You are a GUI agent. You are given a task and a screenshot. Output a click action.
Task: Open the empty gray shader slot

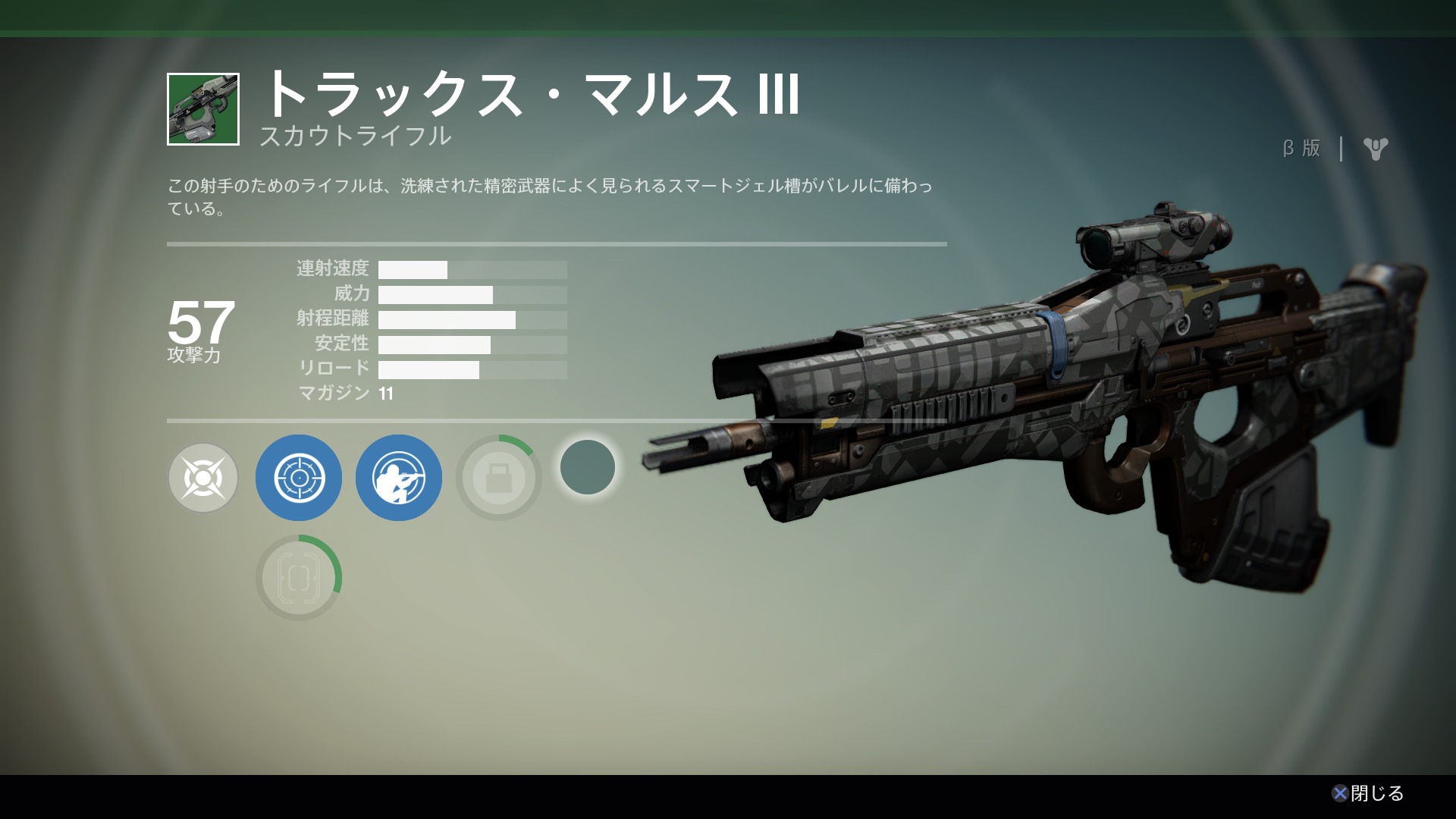pos(588,467)
